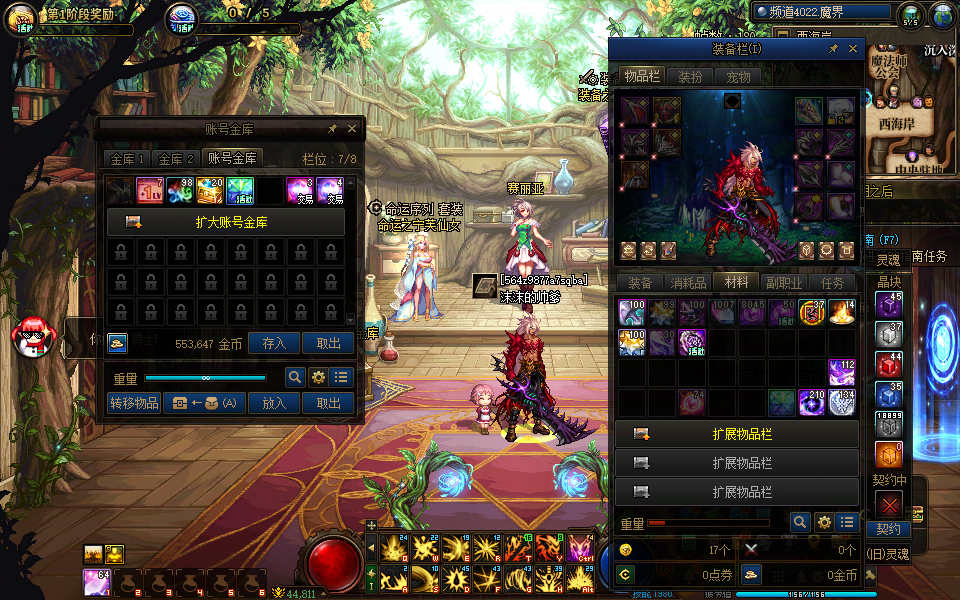Open the 装扮 avatar tab
The width and height of the screenshot is (960, 600).
[690, 76]
